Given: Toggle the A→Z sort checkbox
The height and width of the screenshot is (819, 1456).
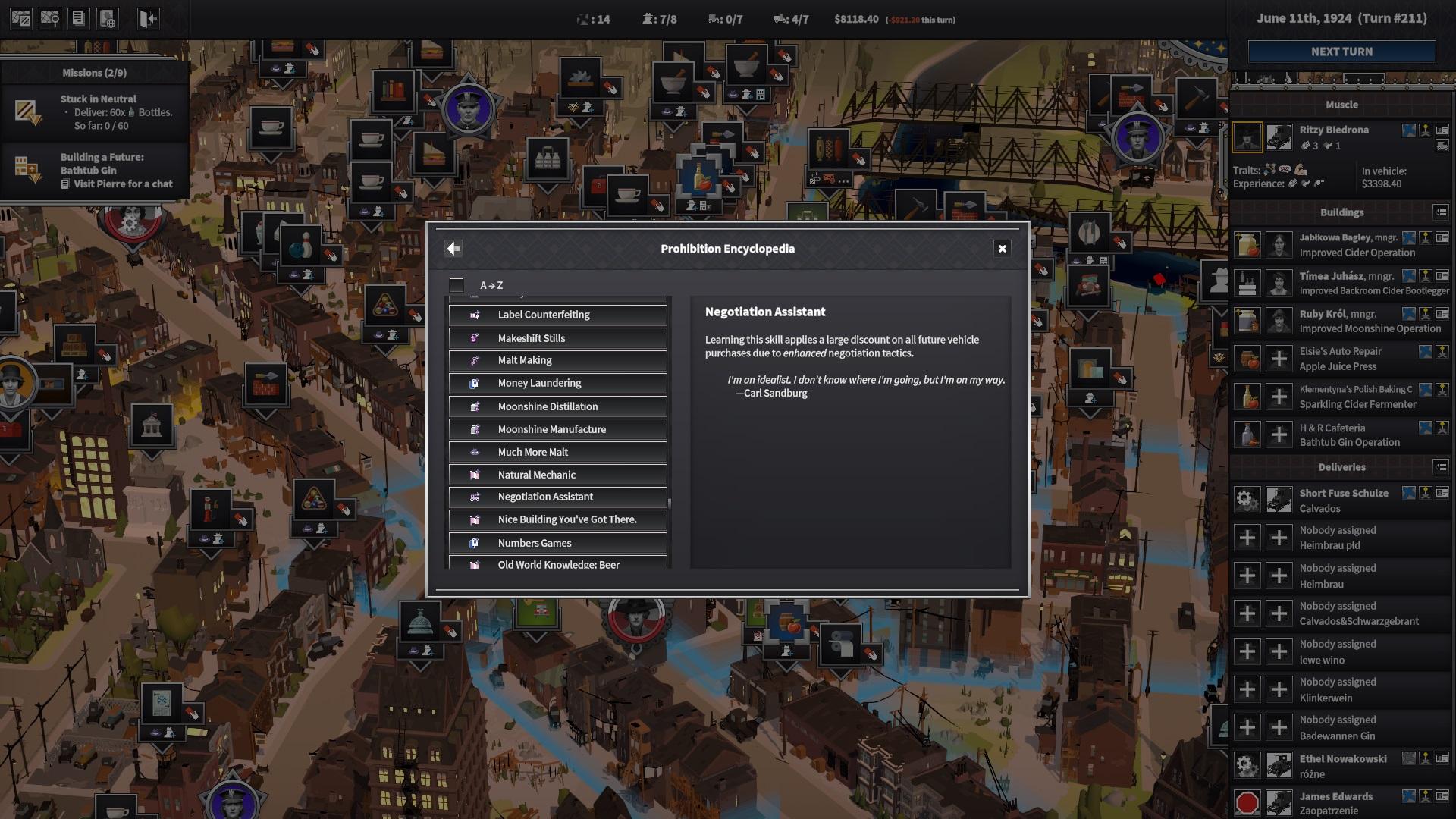Looking at the screenshot, I should point(457,285).
